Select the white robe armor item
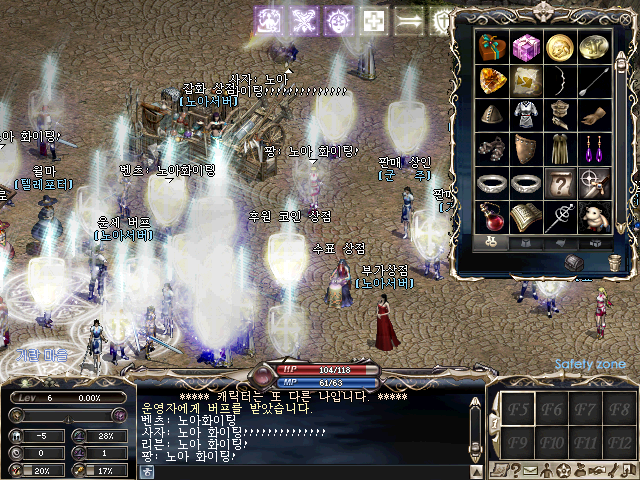The height and width of the screenshot is (480, 640). 526,115
